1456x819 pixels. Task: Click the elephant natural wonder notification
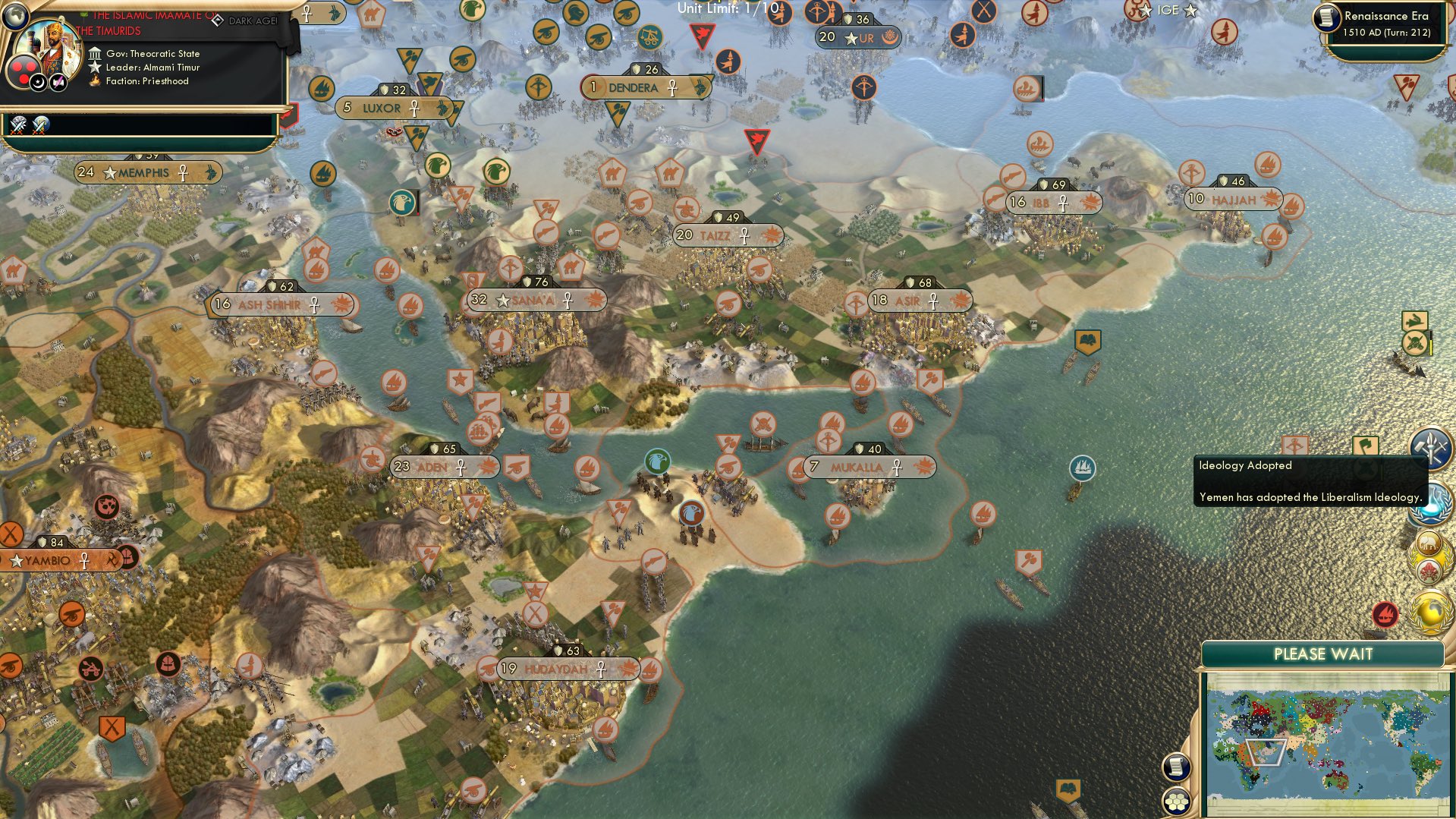click(1429, 543)
